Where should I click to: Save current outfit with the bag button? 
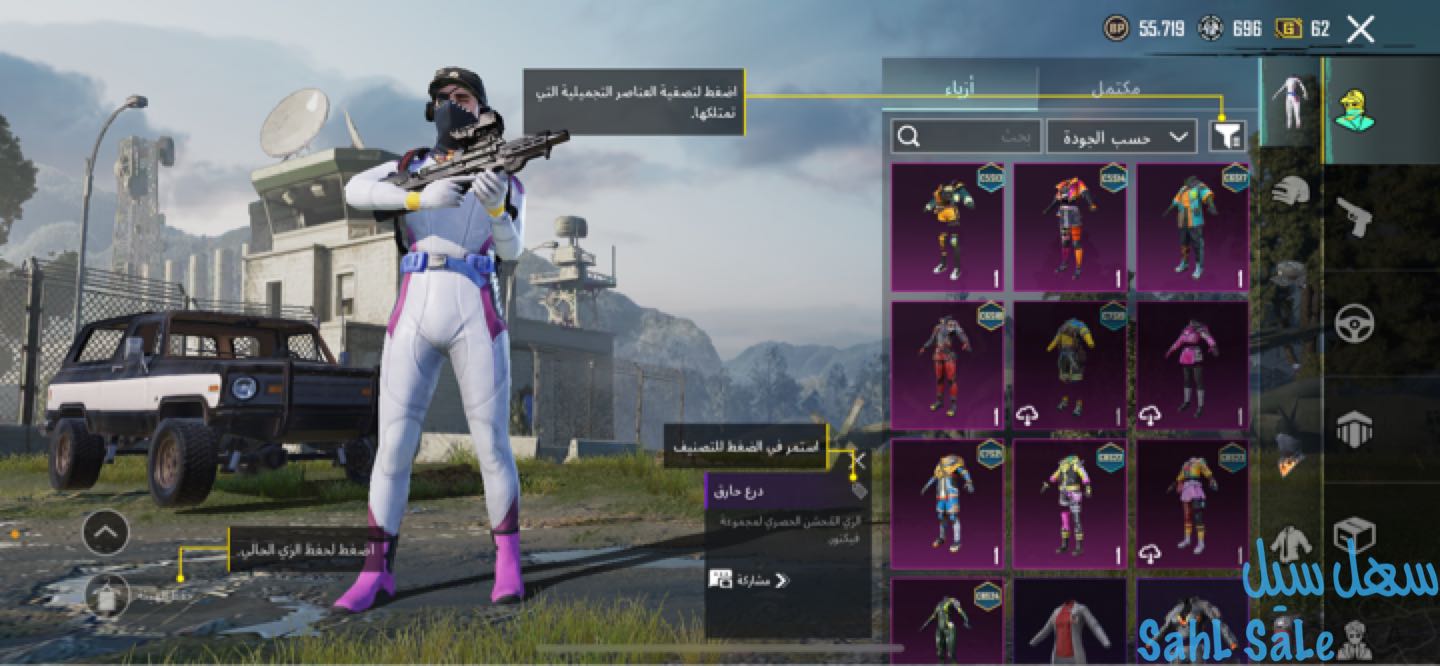click(x=106, y=596)
